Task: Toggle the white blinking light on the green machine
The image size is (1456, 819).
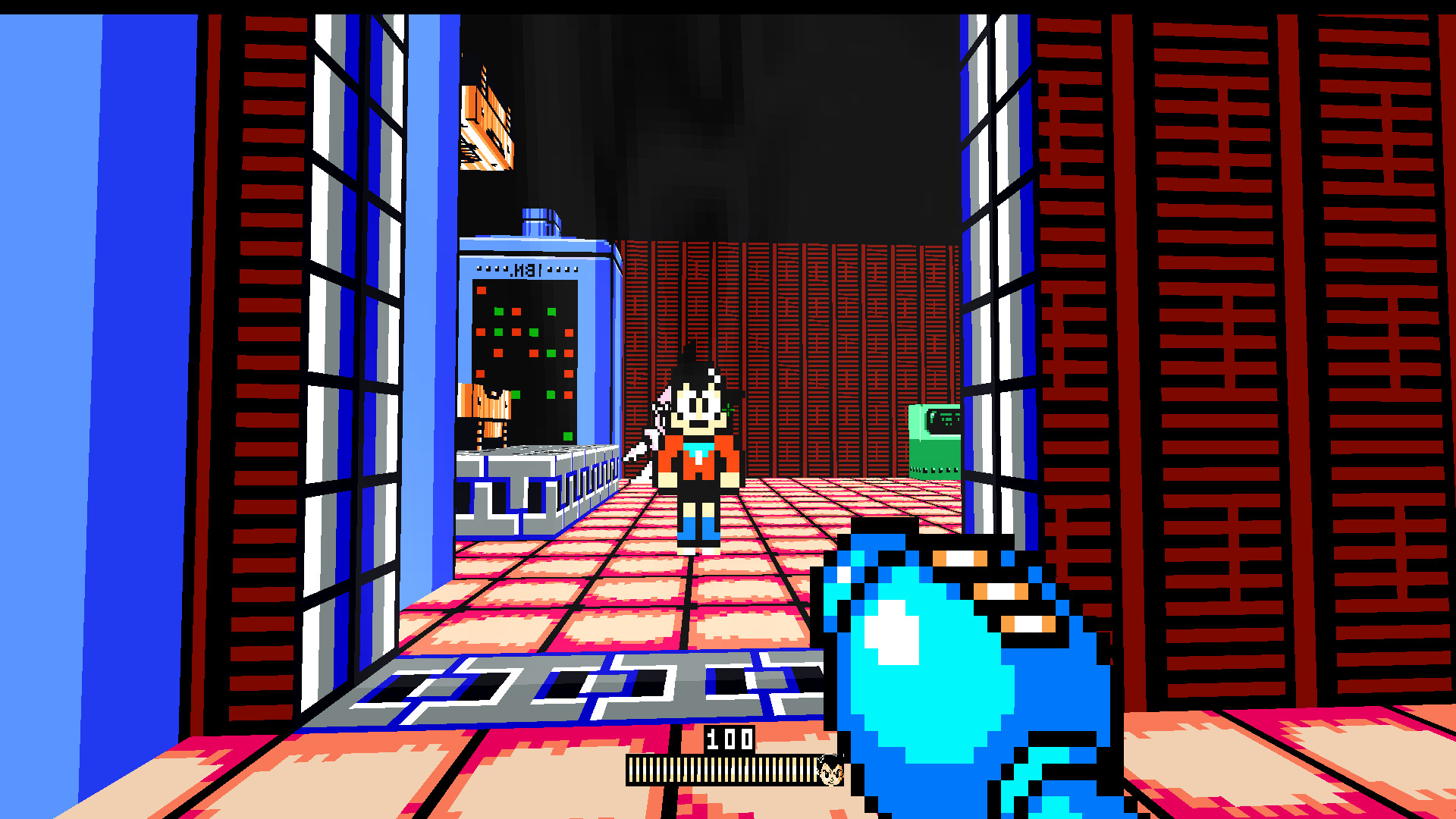Action: click(x=933, y=415)
